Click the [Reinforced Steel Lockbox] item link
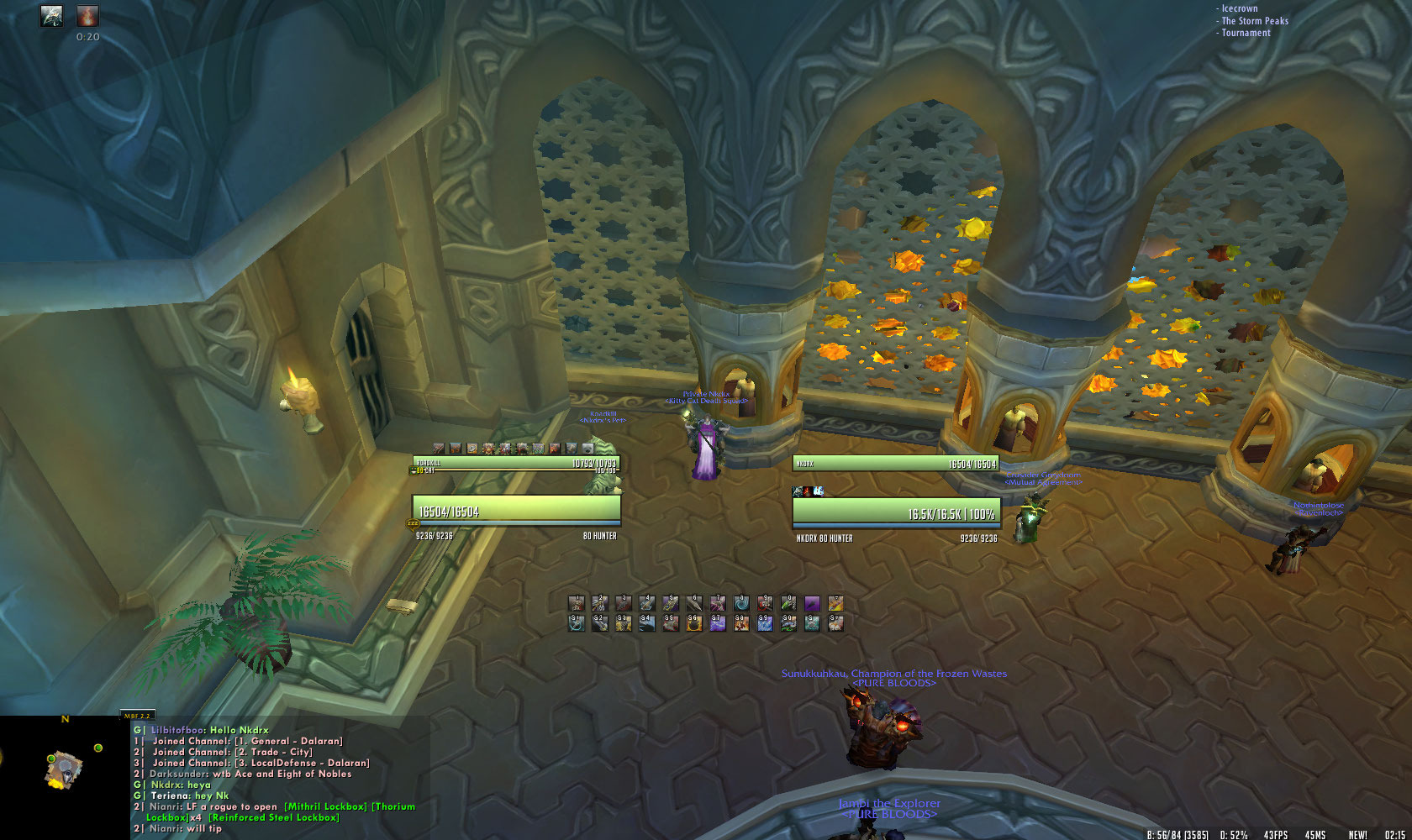The width and height of the screenshot is (1412, 840). pos(274,817)
